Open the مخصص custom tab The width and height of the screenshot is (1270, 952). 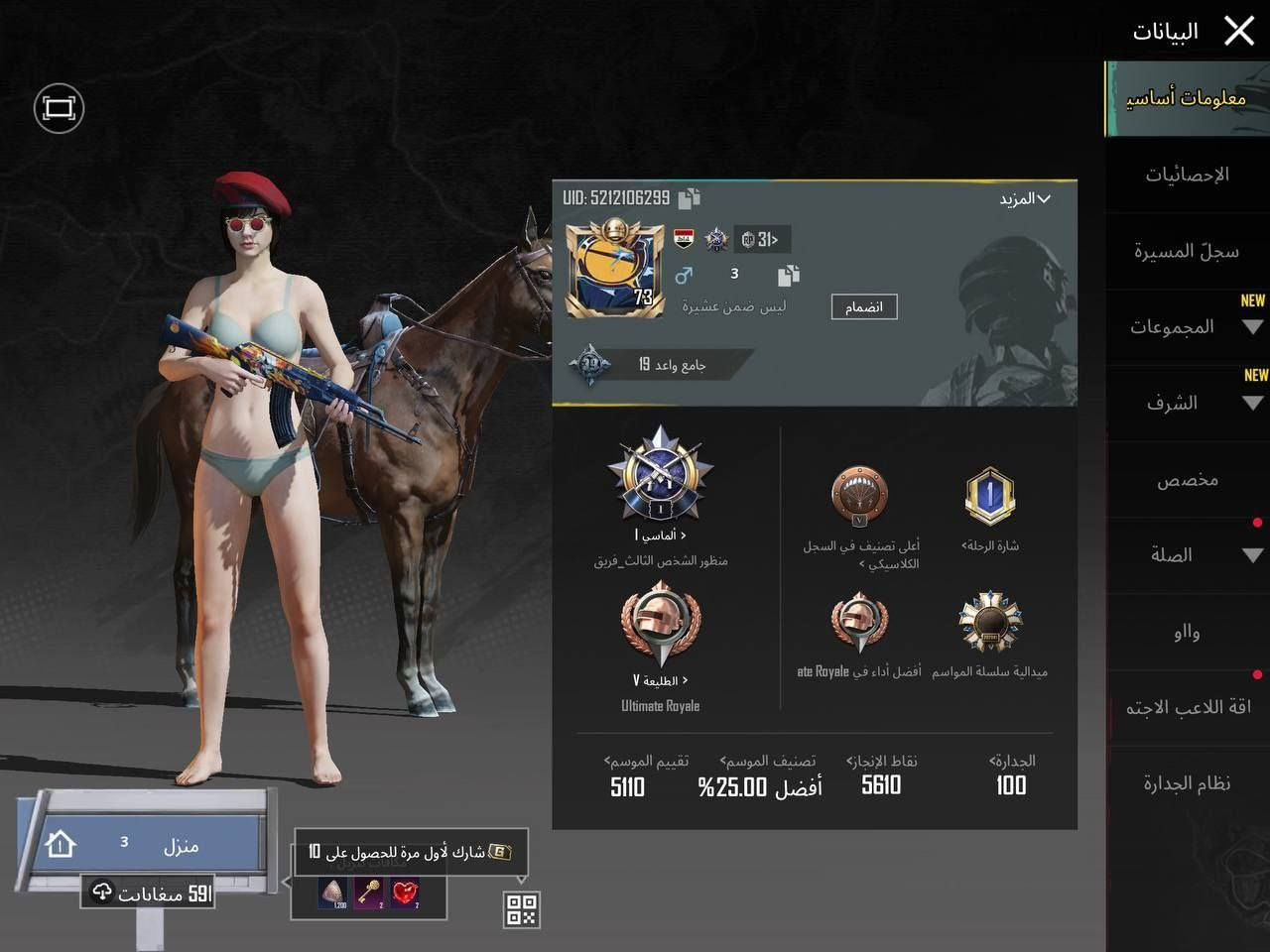(1187, 480)
